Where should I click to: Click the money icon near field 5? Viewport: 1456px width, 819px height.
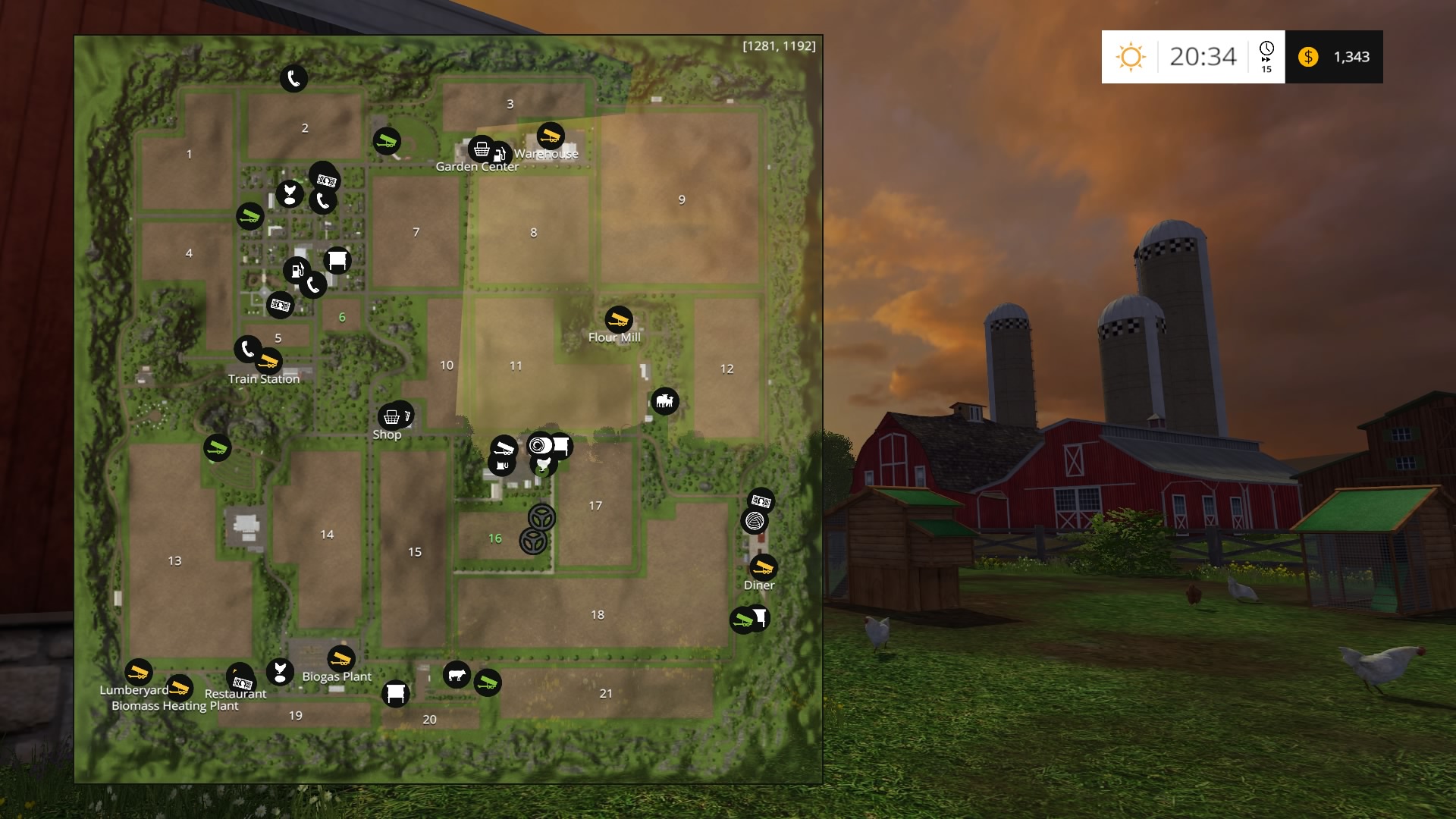tap(279, 306)
